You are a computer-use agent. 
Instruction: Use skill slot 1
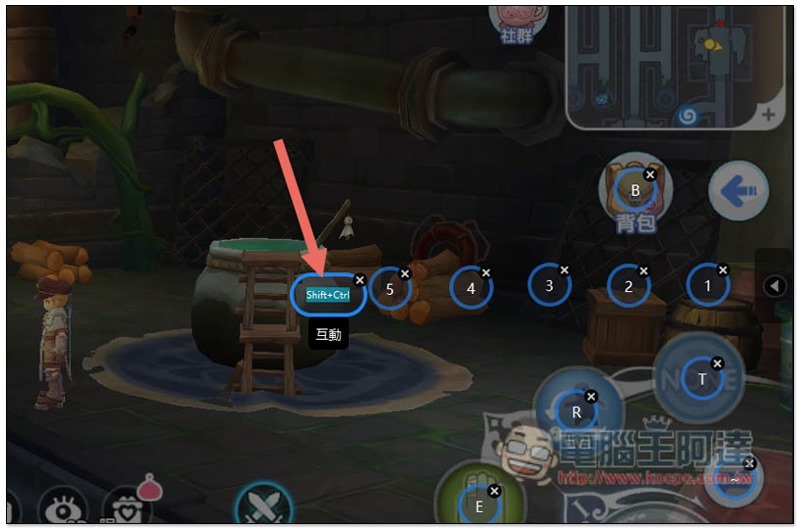708,286
